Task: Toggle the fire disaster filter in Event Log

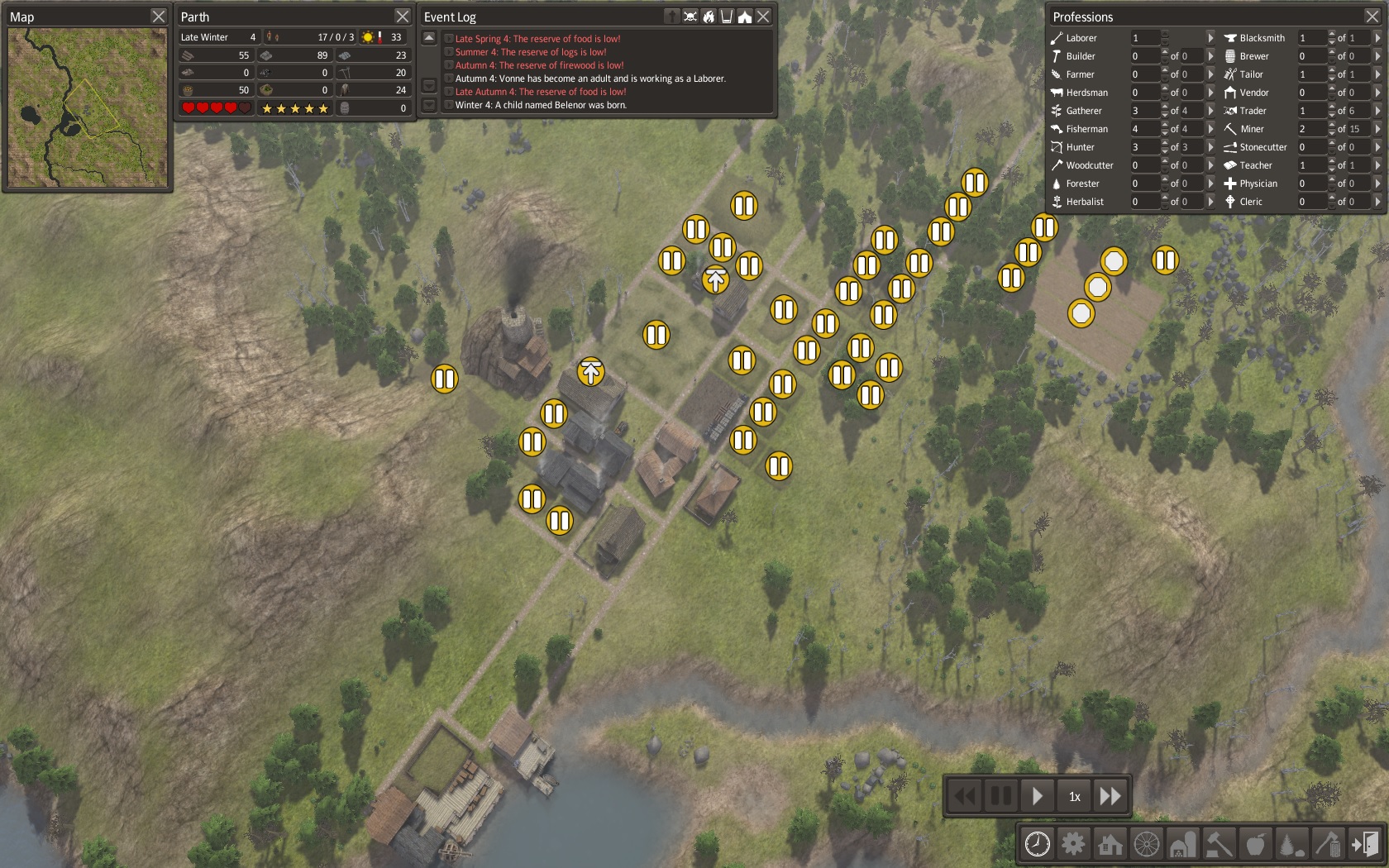Action: pos(709,17)
